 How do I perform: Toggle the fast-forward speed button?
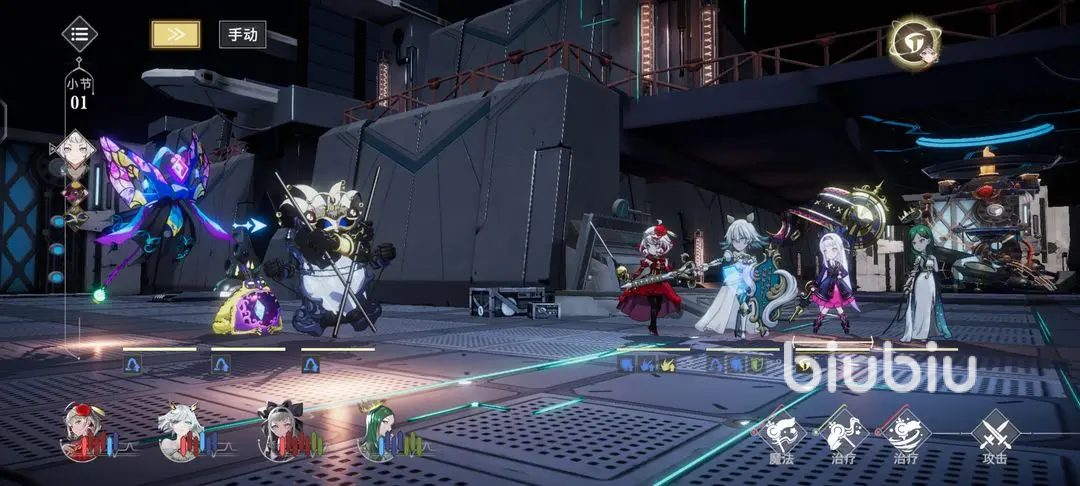tap(175, 34)
